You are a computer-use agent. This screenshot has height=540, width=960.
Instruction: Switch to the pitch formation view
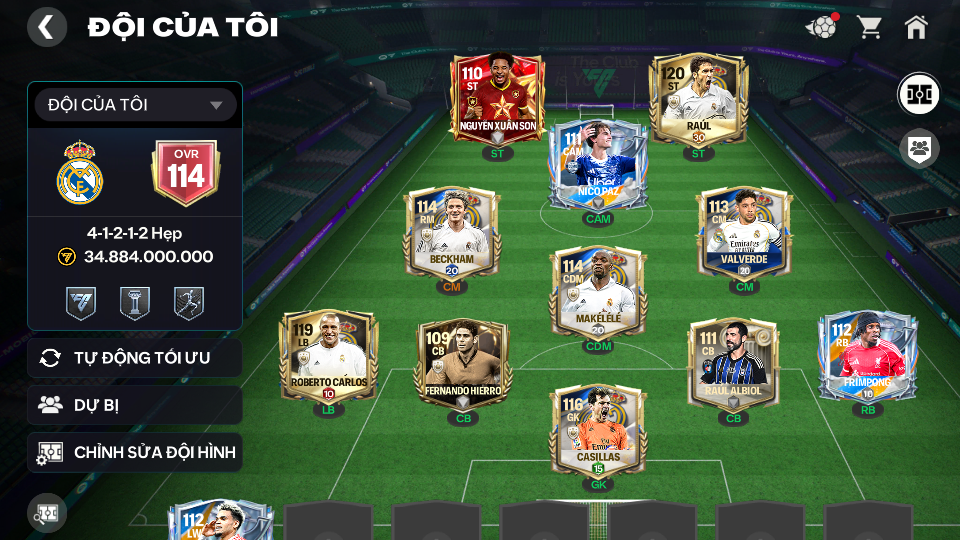918,93
